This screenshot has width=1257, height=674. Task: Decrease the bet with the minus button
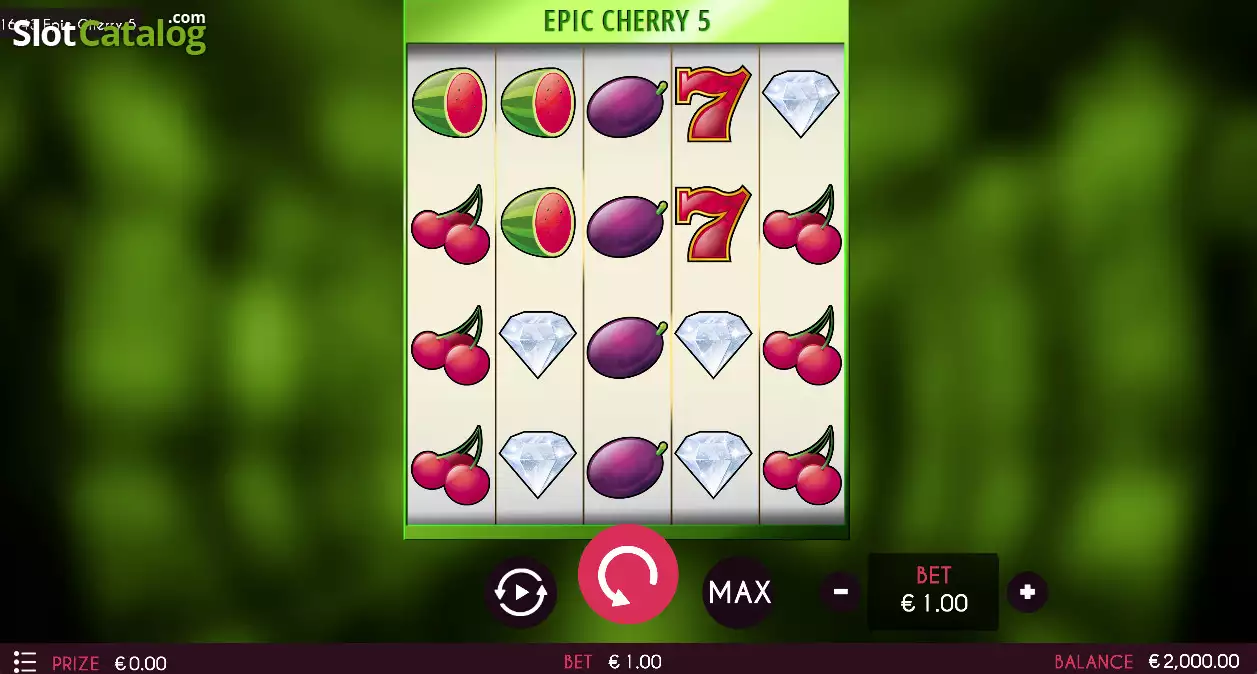(x=841, y=592)
